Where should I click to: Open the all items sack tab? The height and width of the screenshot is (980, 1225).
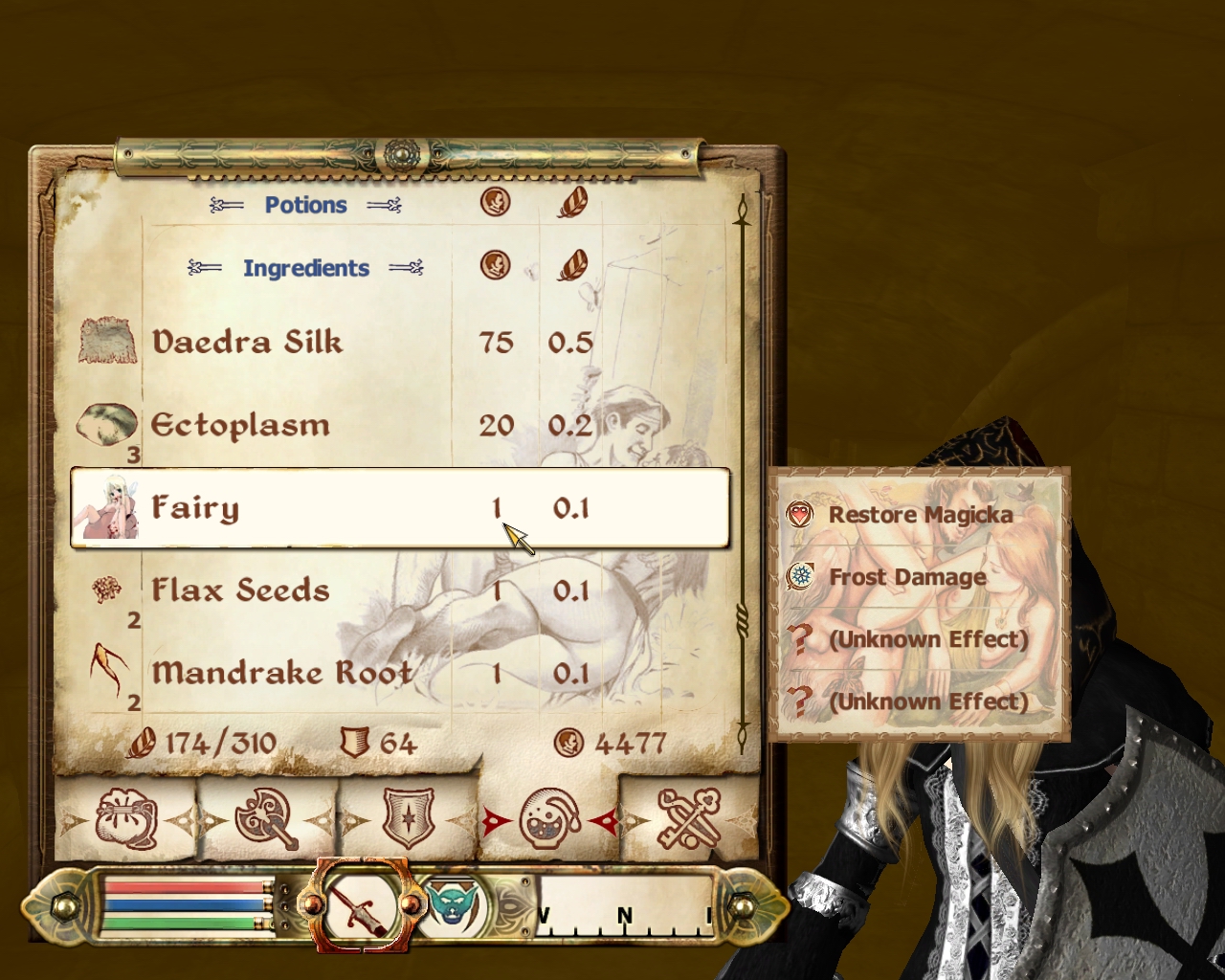pos(125,819)
